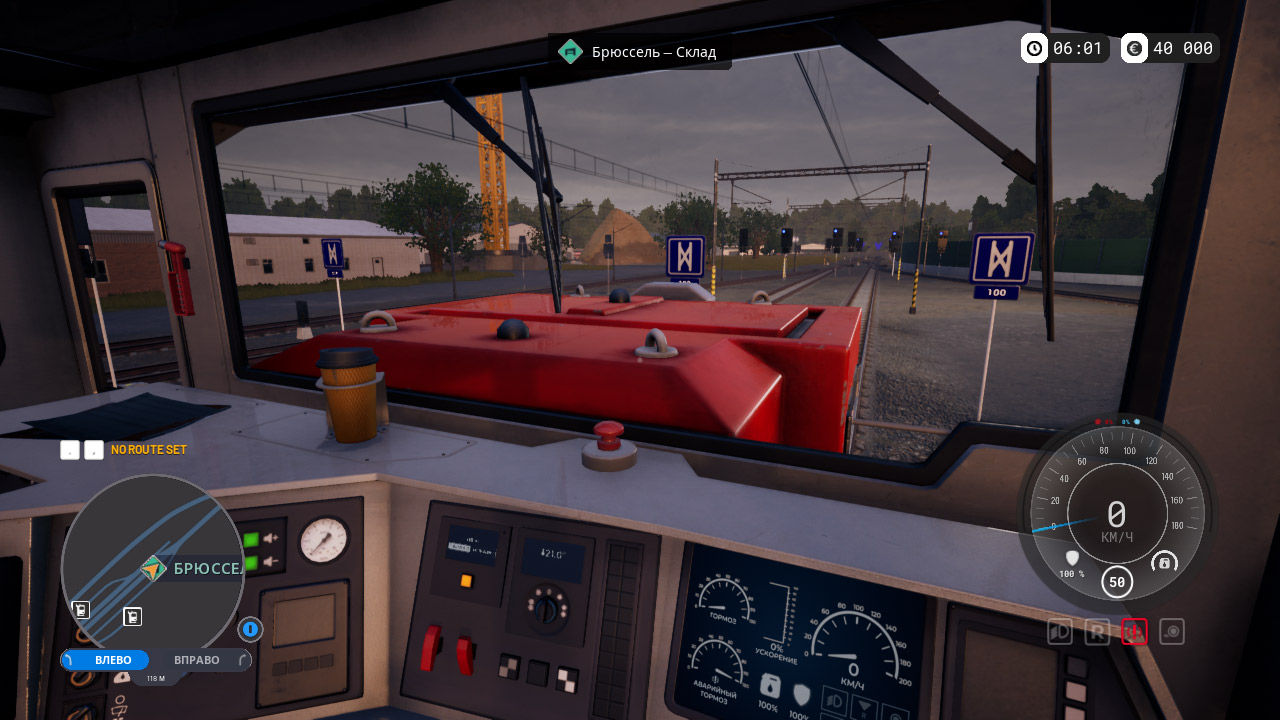Click the blue info button beside the minimap
The image size is (1280, 720).
coord(250,629)
